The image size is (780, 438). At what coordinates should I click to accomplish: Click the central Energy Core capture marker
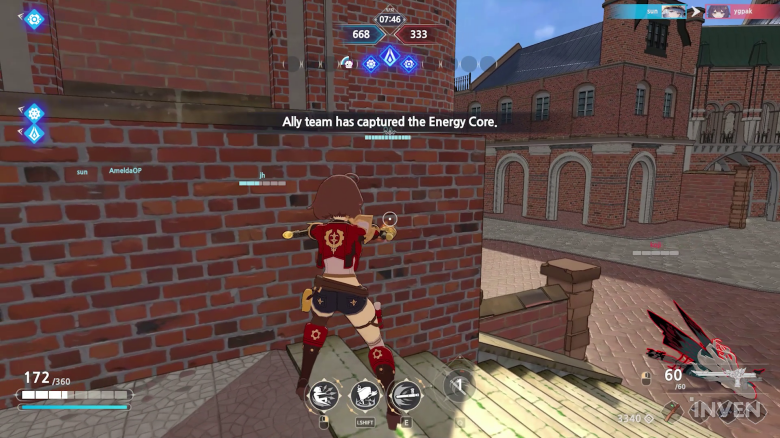click(388, 57)
